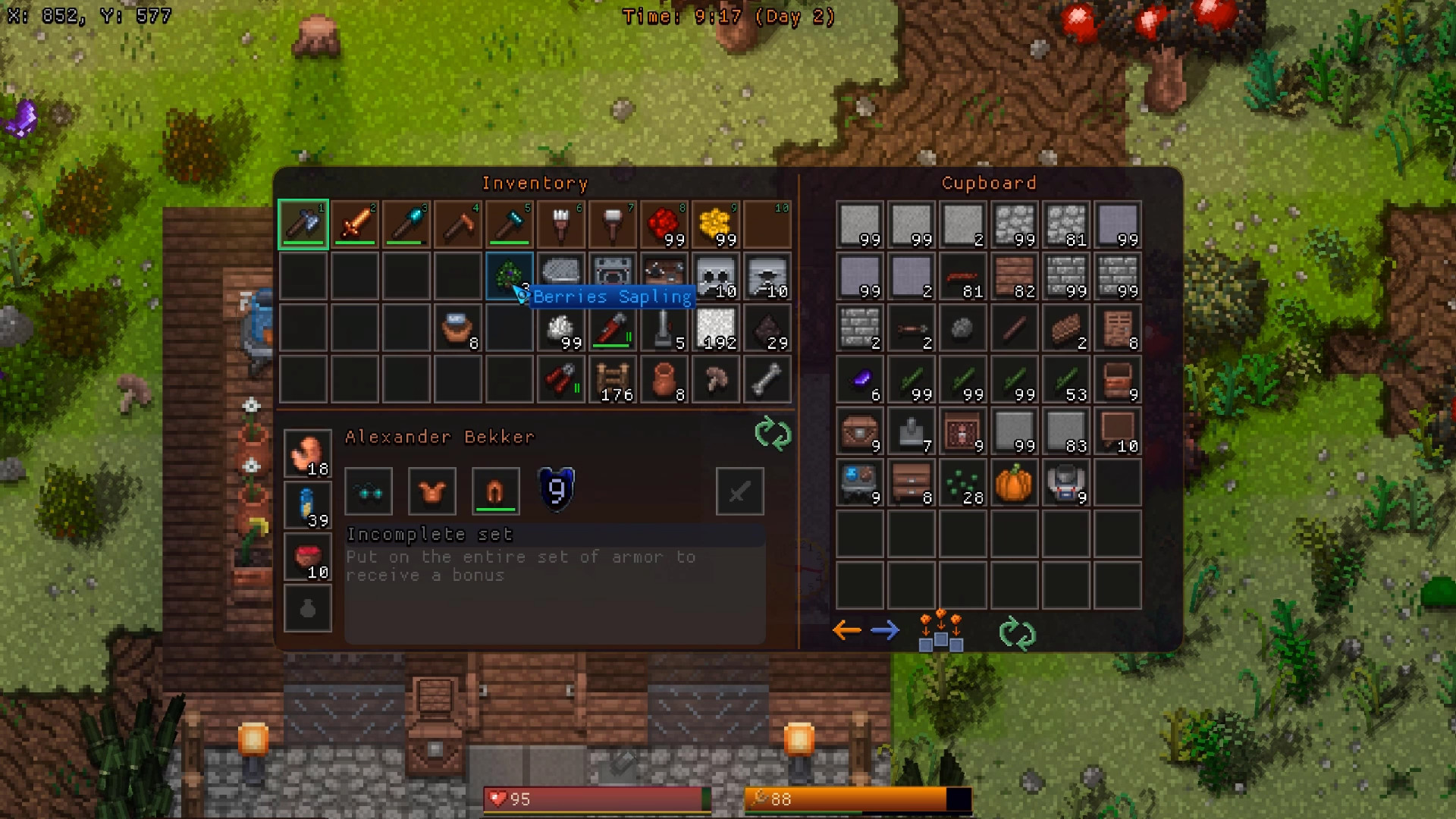Select the axe in hotbar slot 1
Viewport: 1456px width, 819px height.
[x=303, y=224]
